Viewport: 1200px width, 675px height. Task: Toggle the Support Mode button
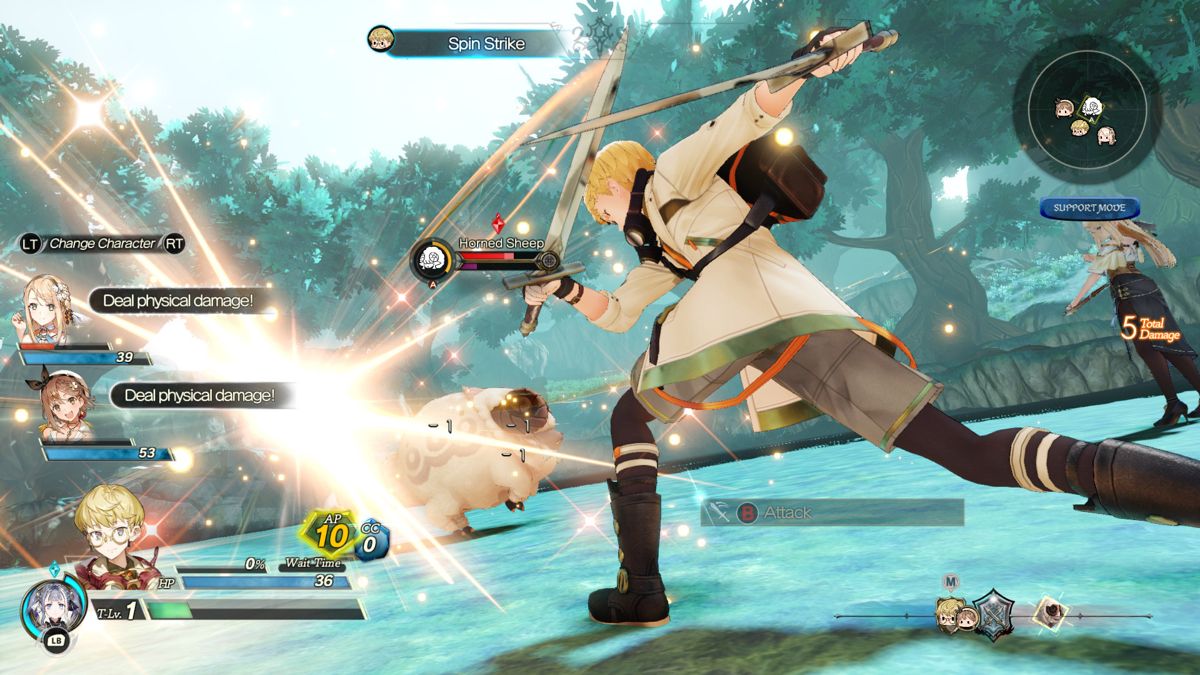pos(1089,208)
